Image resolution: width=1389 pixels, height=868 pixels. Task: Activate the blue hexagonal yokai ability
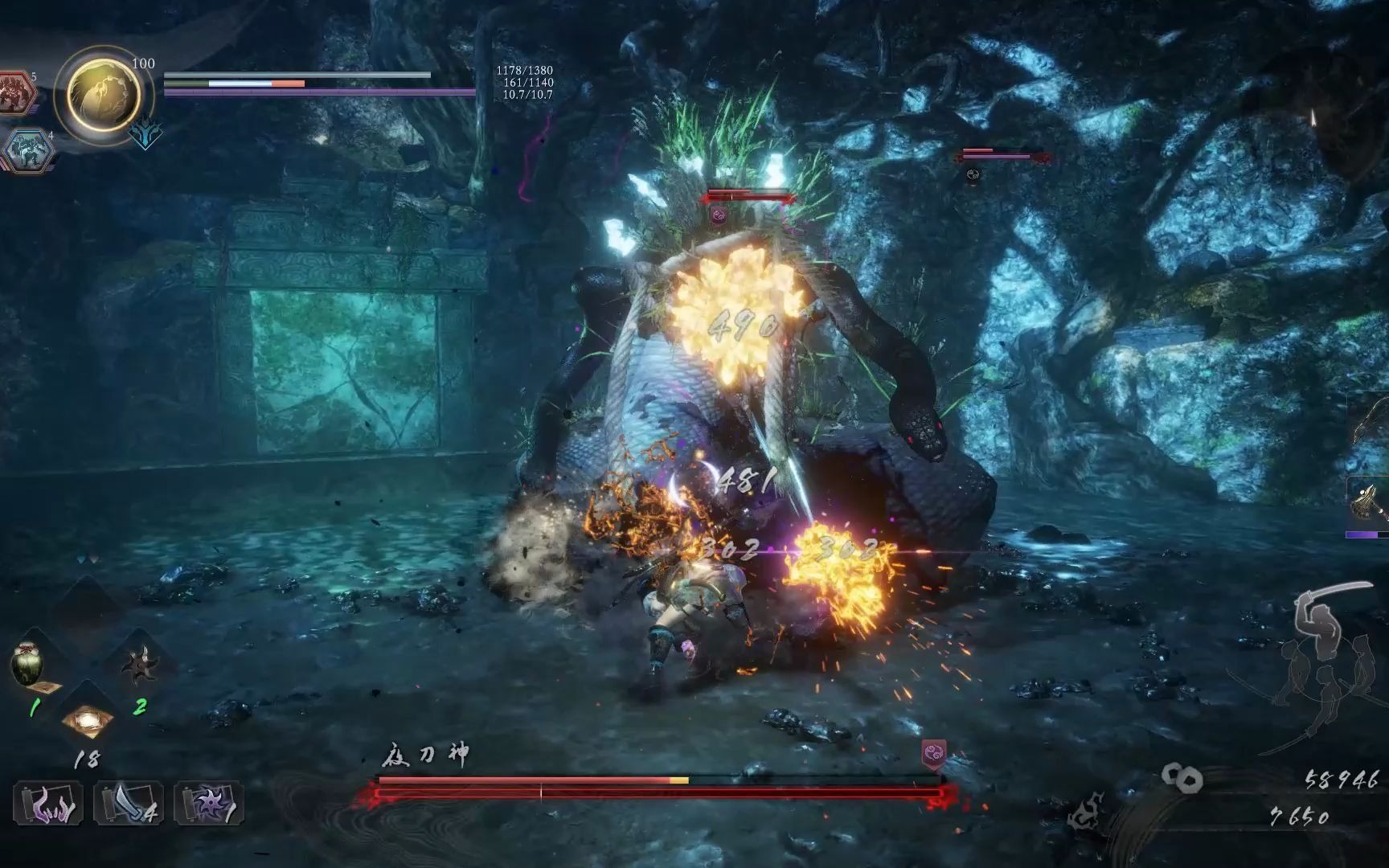pyautogui.click(x=27, y=150)
